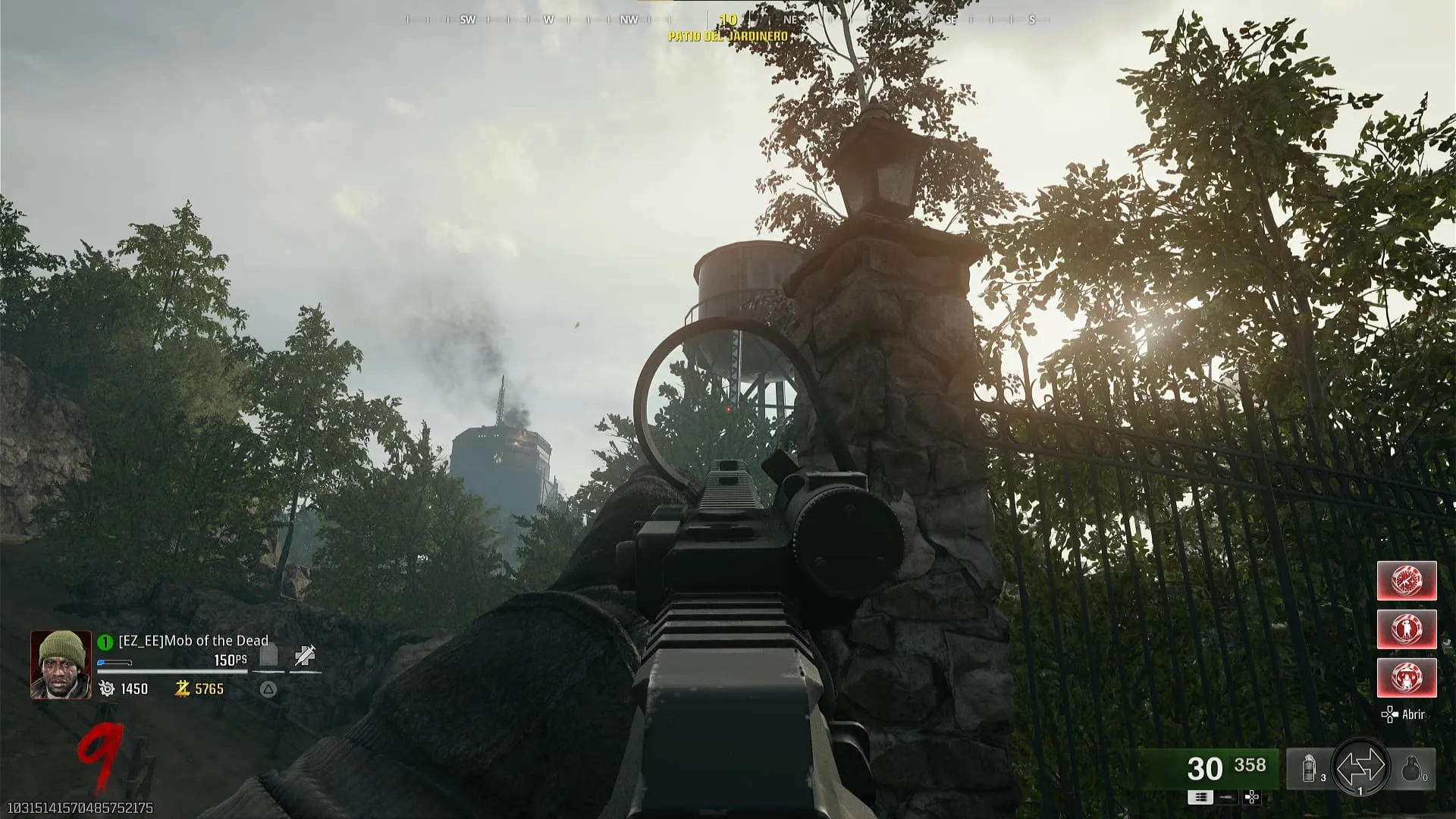Click the golden Z essence icon
This screenshot has height=819, width=1456.
coord(182,689)
